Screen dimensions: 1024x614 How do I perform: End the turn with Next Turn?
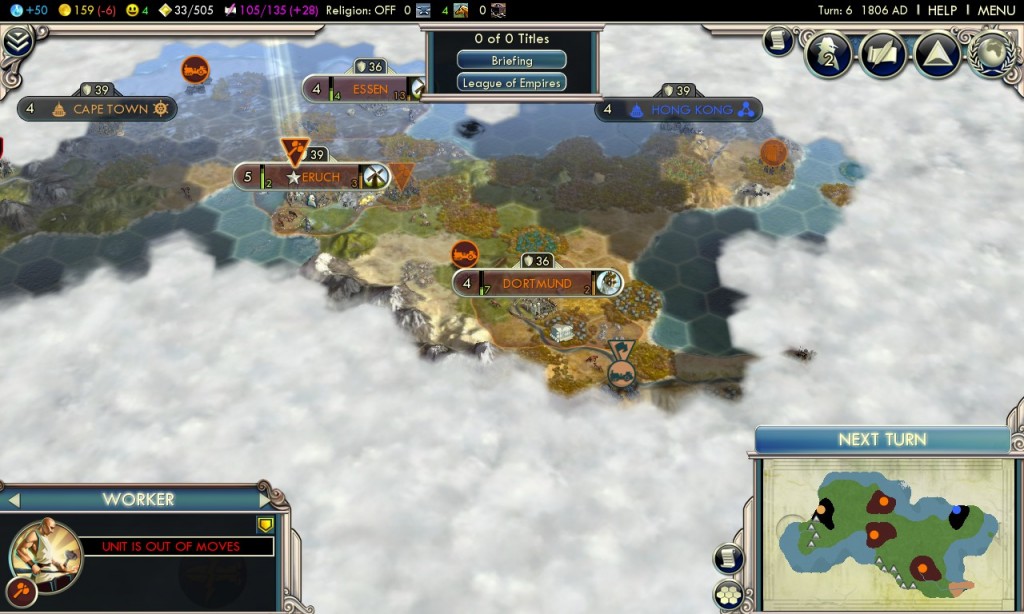click(882, 440)
